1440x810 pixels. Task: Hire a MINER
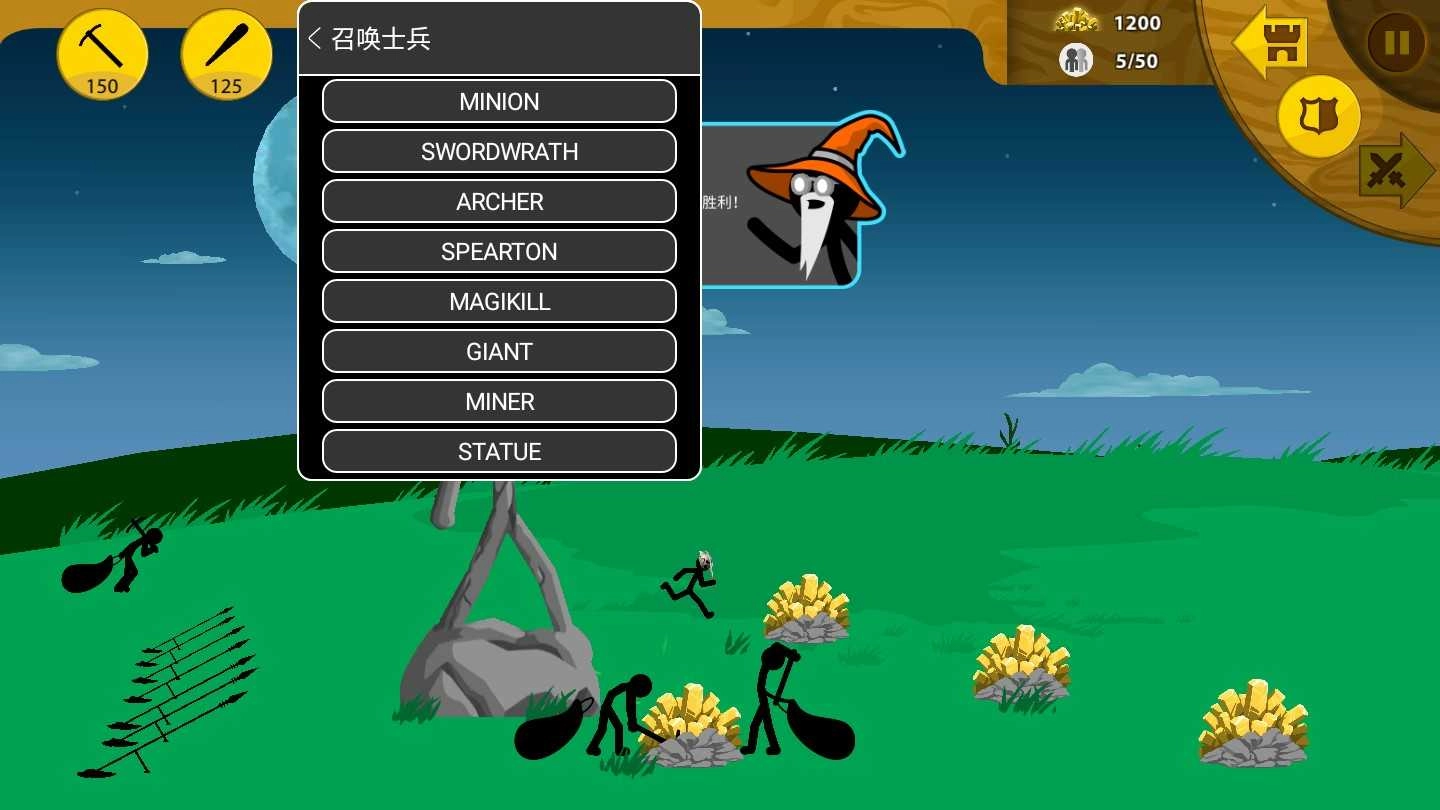click(x=499, y=401)
